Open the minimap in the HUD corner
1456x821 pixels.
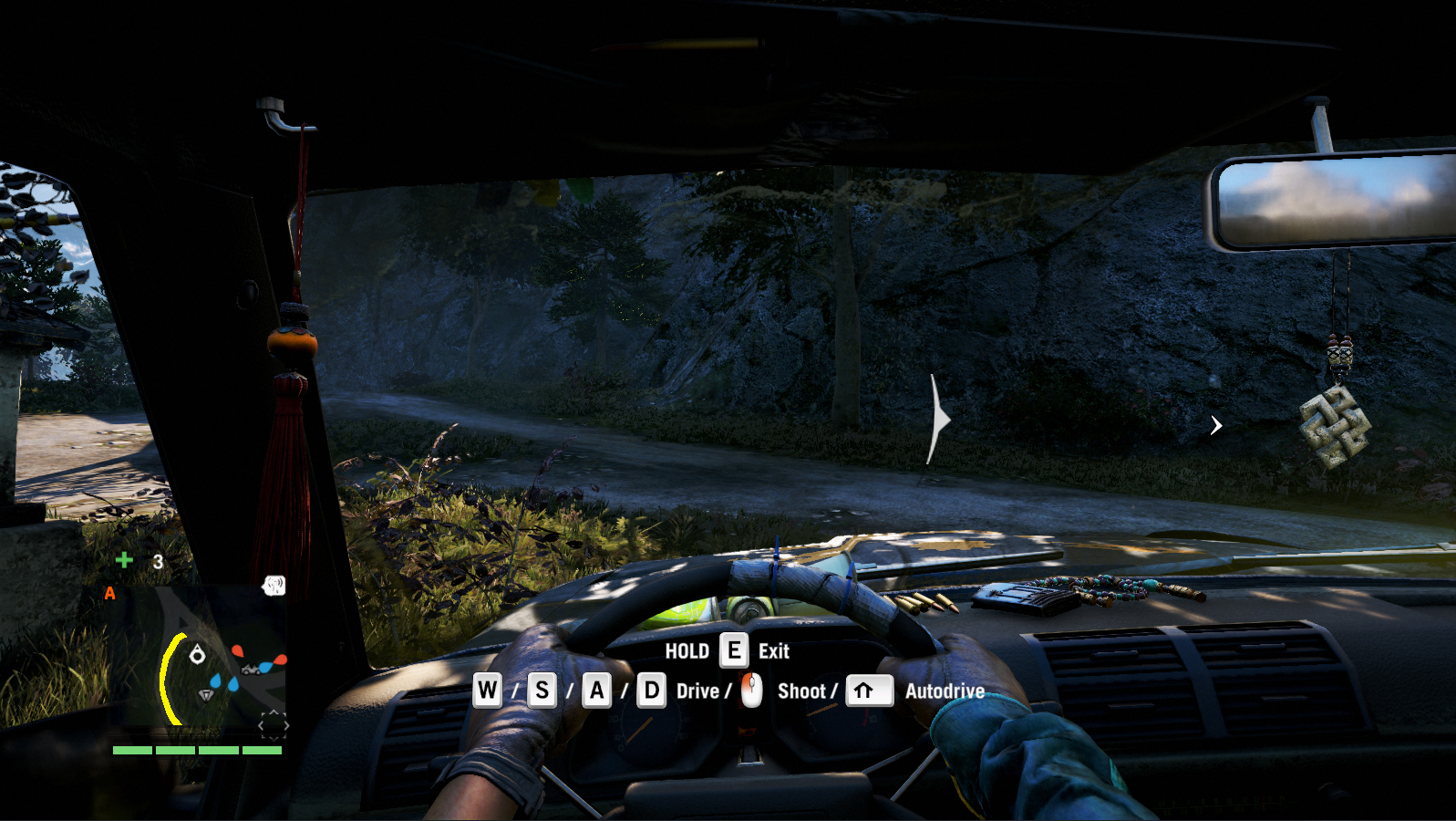click(x=196, y=659)
